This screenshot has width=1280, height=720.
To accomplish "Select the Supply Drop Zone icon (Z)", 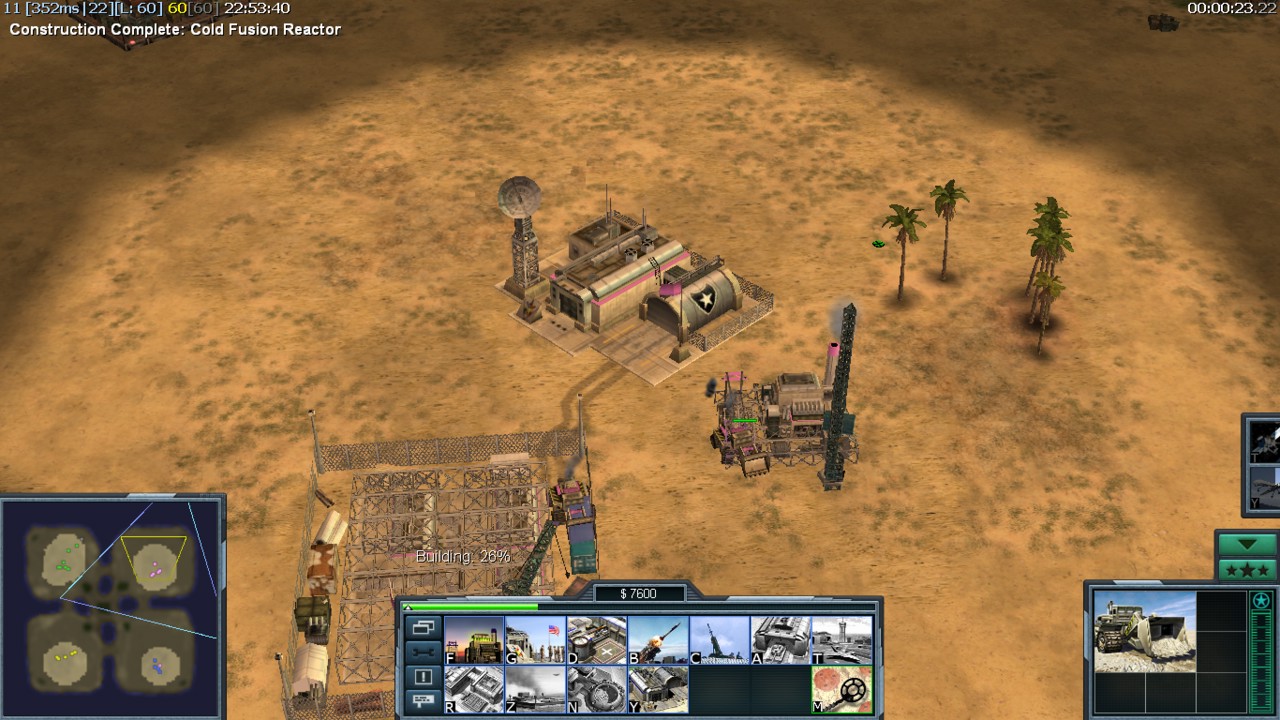I will (535, 689).
